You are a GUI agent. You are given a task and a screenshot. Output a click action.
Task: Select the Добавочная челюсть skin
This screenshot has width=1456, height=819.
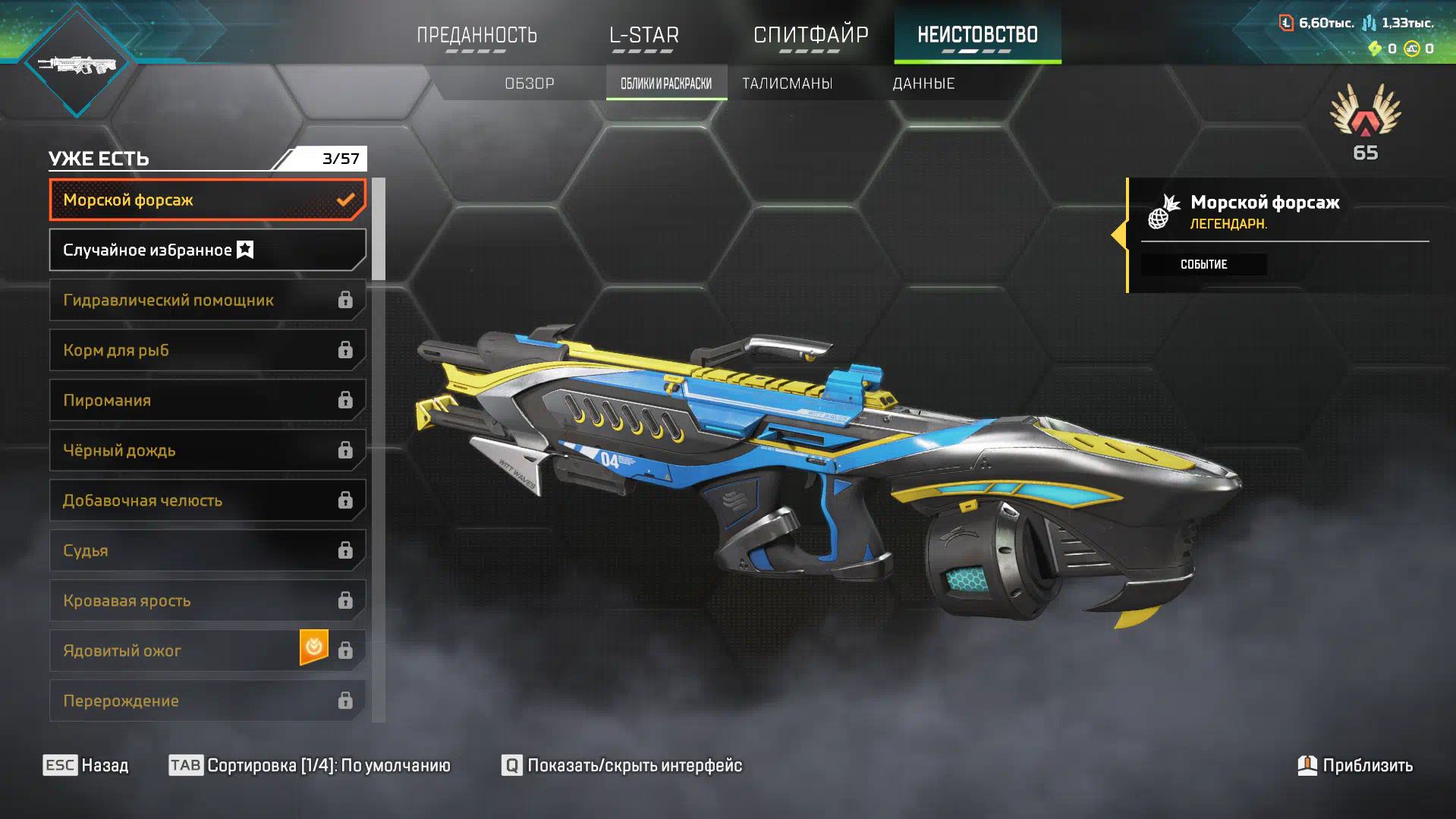[207, 500]
